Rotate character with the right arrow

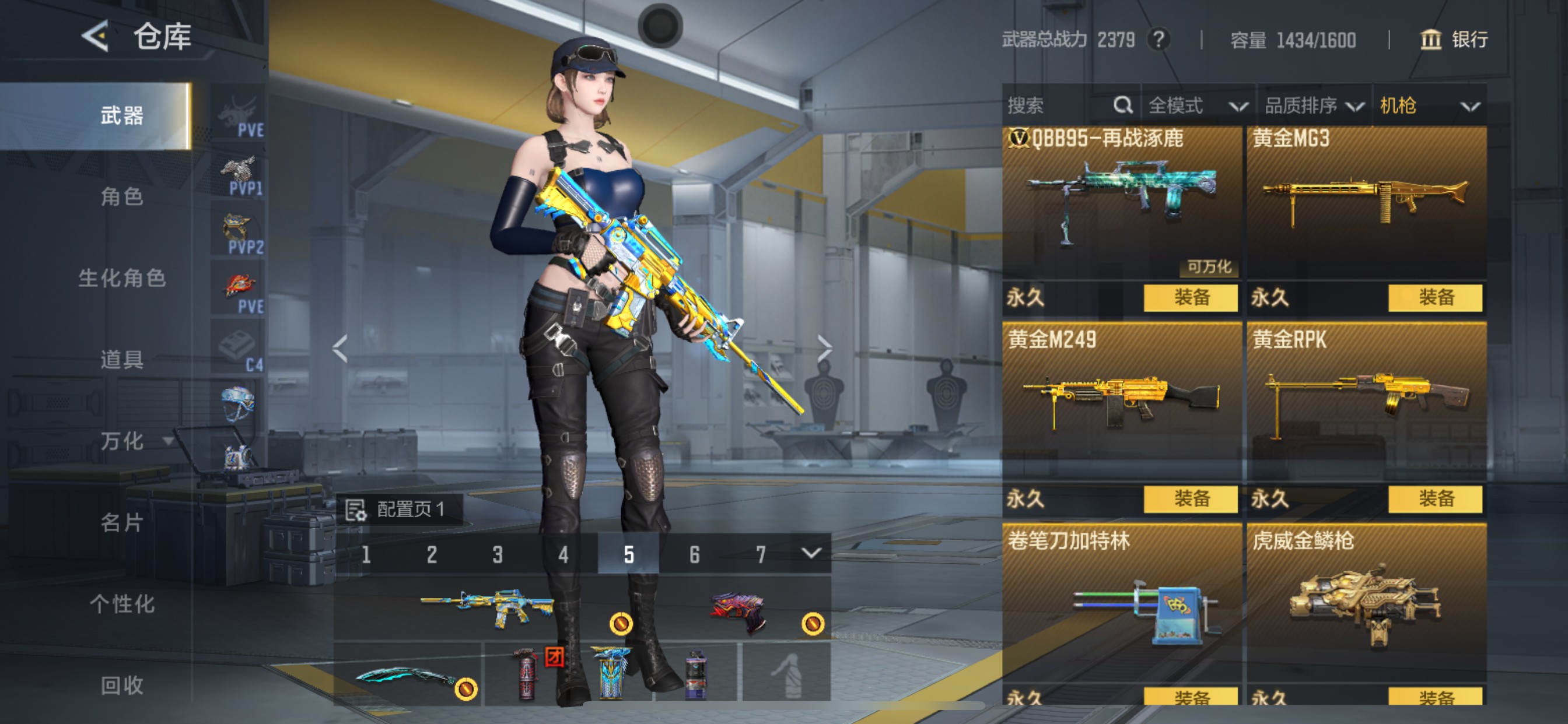(x=824, y=349)
